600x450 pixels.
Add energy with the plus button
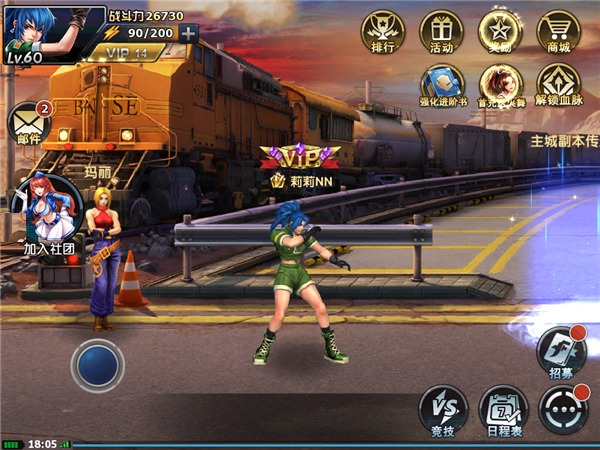click(189, 32)
